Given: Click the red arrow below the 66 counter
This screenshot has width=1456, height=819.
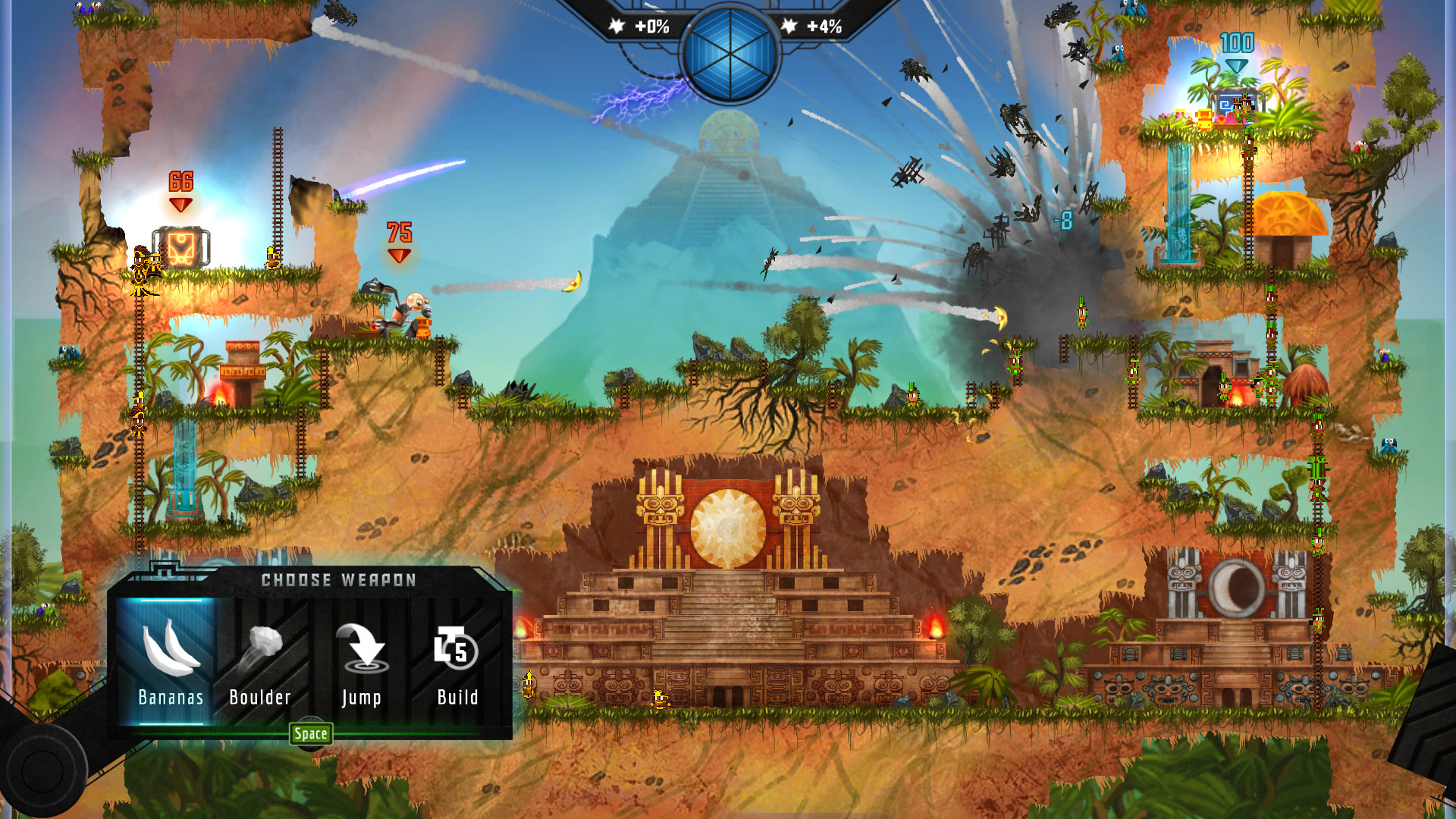Looking at the screenshot, I should pos(180,203).
